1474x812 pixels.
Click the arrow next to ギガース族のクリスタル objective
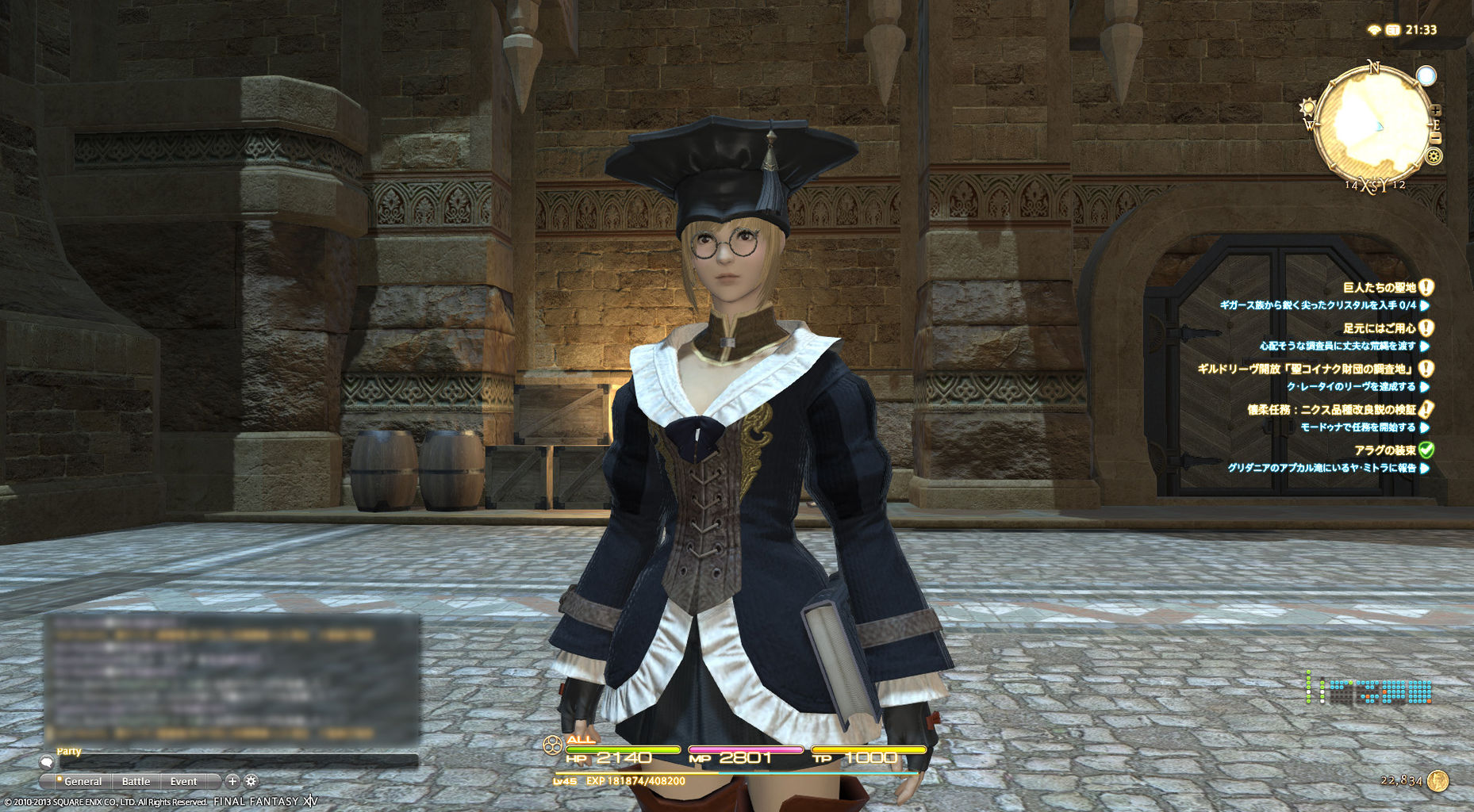1424,305
